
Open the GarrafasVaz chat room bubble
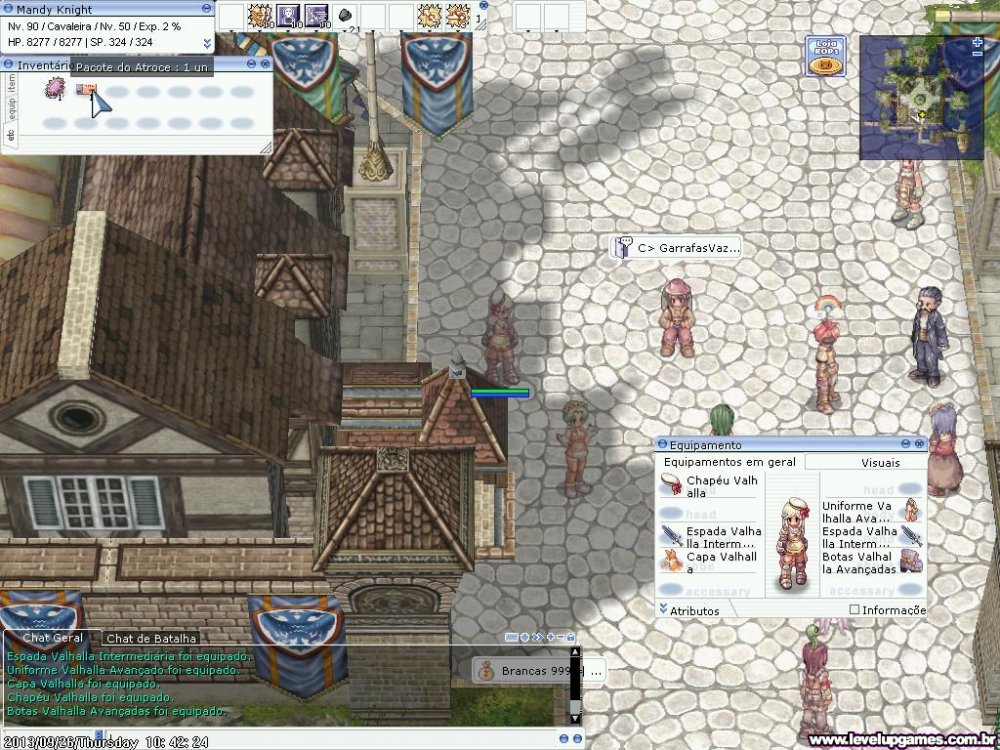678,247
